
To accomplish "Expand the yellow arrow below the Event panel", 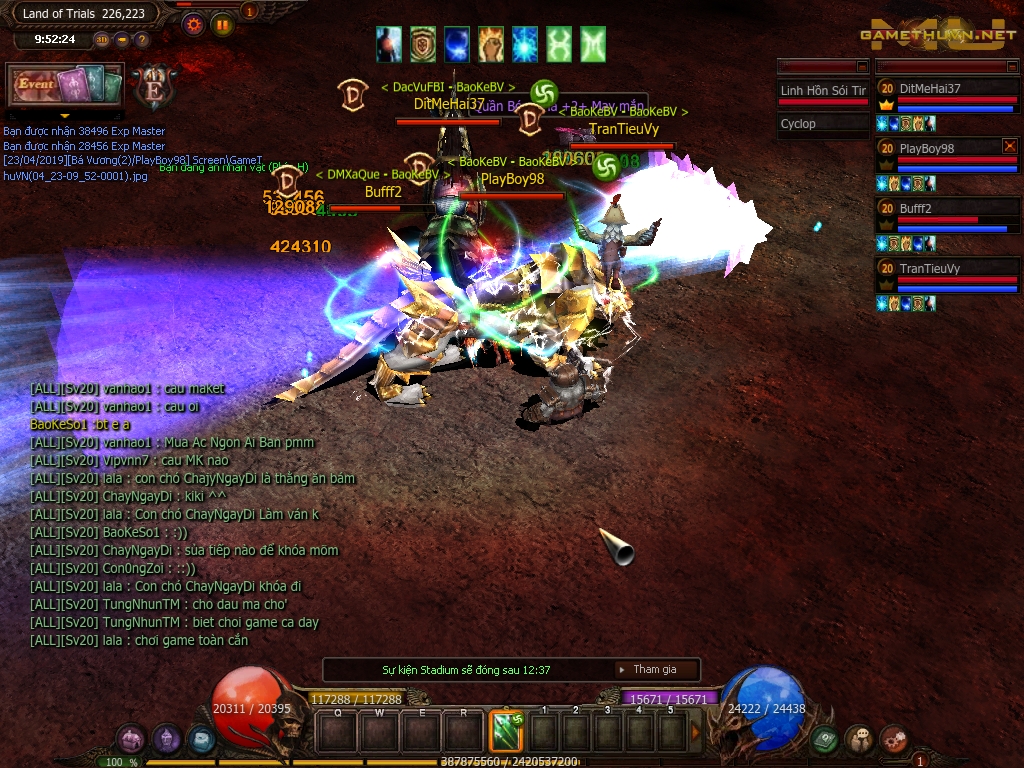I will point(63,115).
